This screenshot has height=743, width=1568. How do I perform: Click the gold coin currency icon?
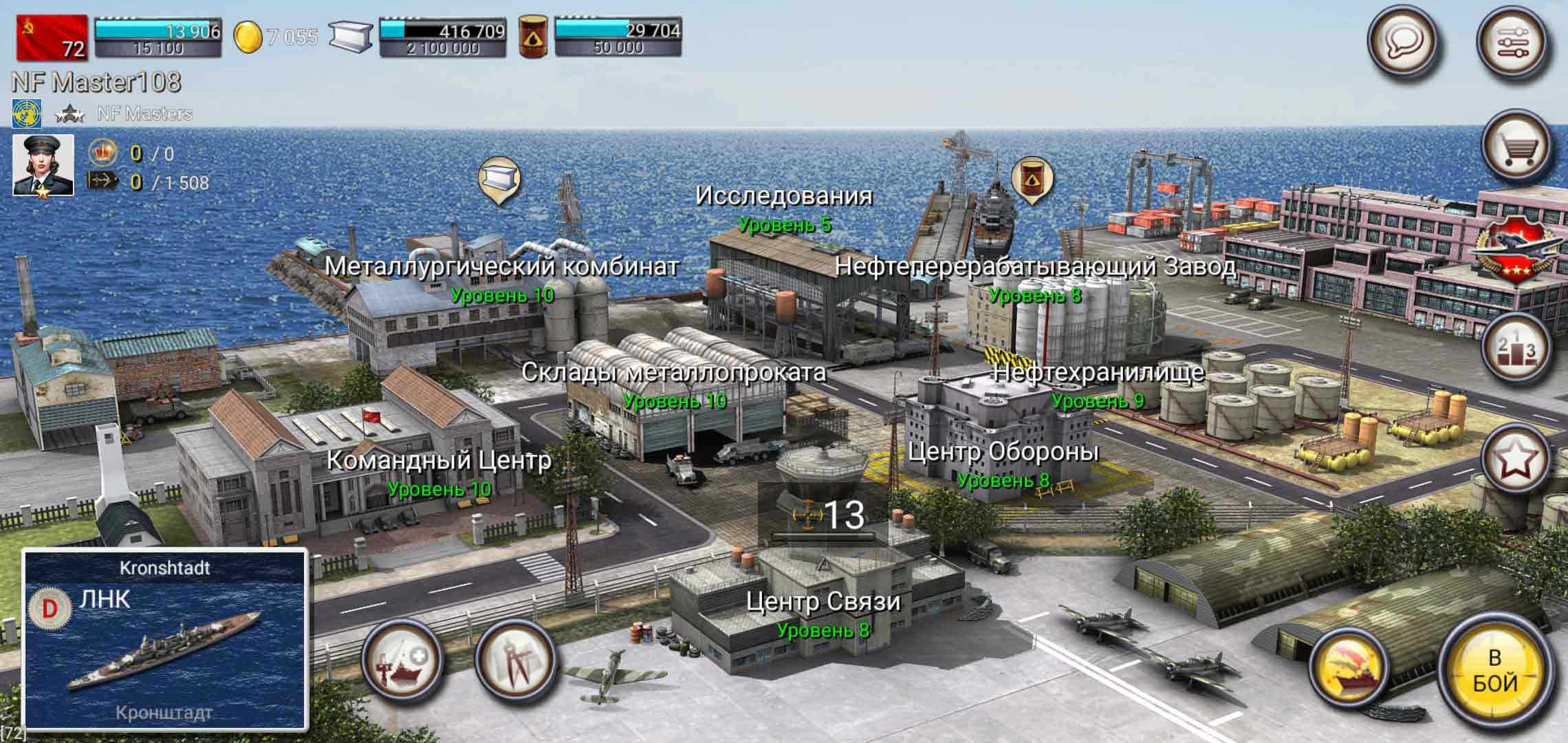pos(247,37)
